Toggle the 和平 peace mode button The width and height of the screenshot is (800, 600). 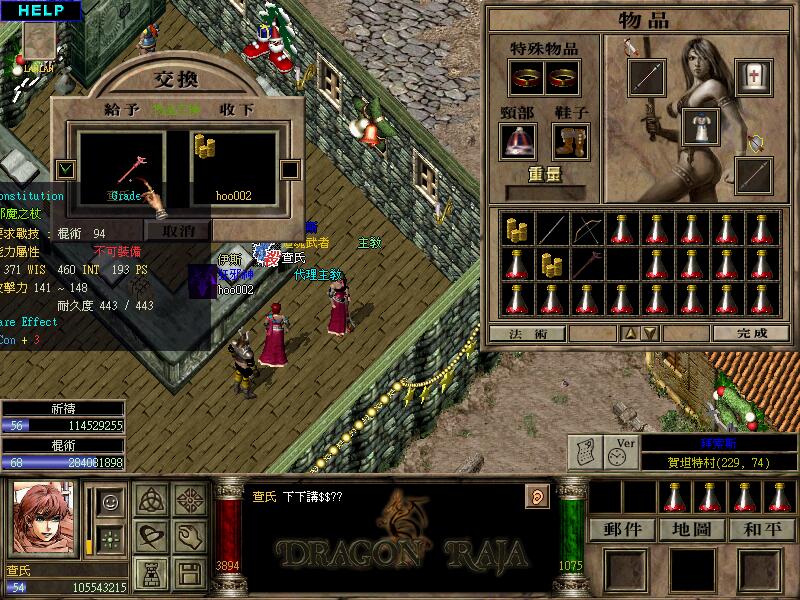tap(761, 529)
